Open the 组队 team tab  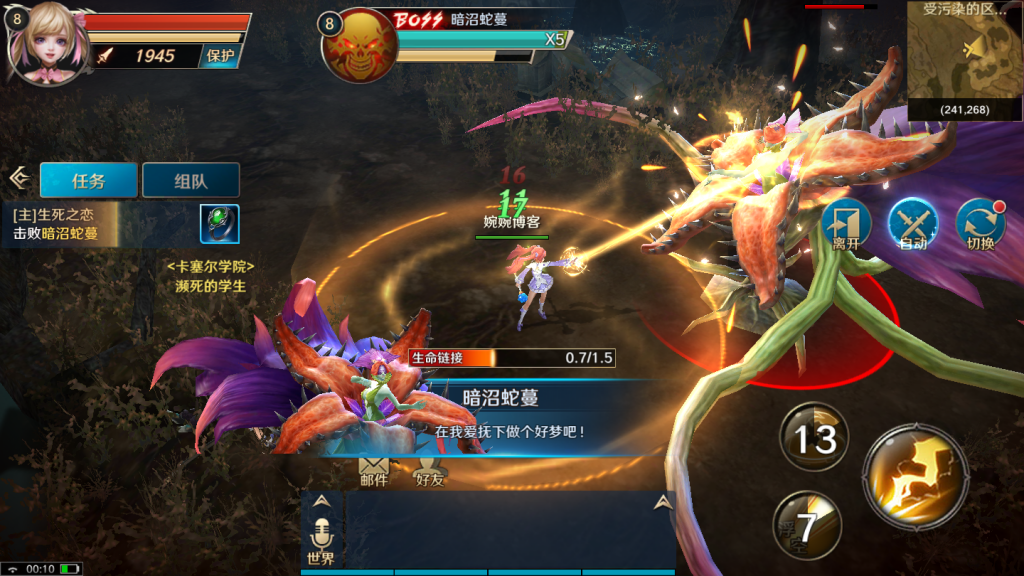tap(191, 181)
